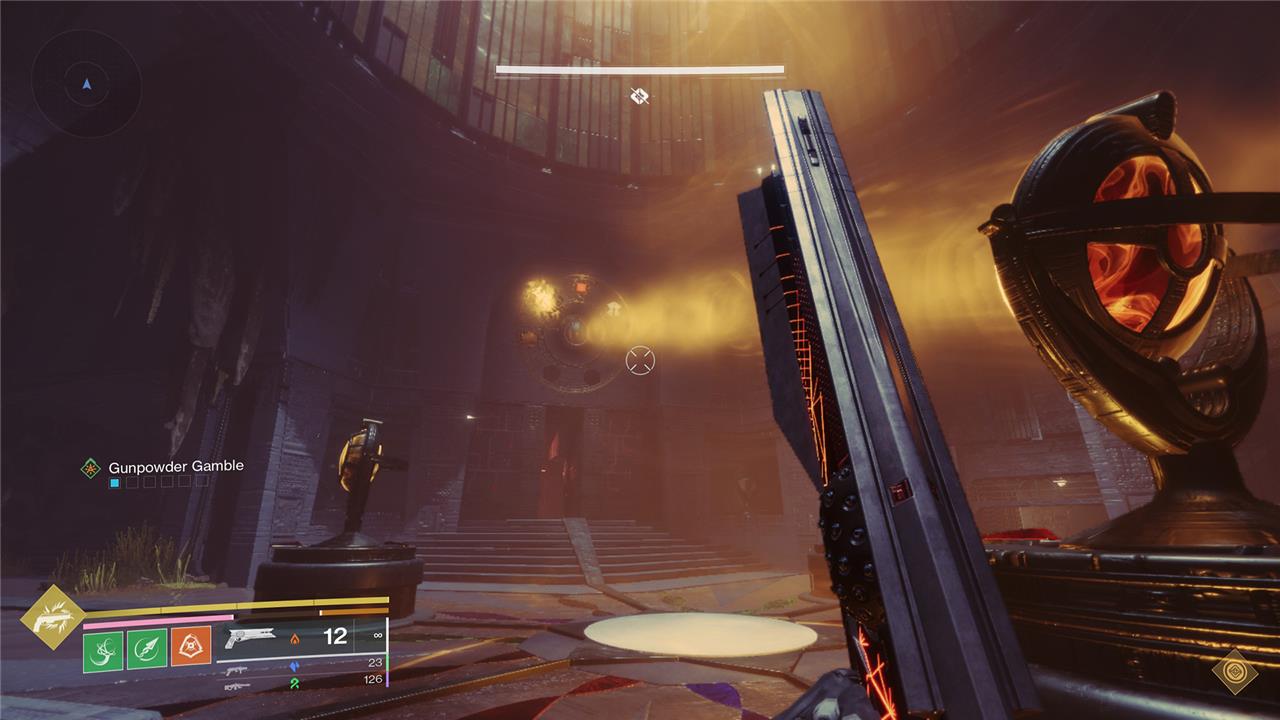1280x720 pixels.
Task: Use the green swirling tendril ability
Action: click(103, 649)
